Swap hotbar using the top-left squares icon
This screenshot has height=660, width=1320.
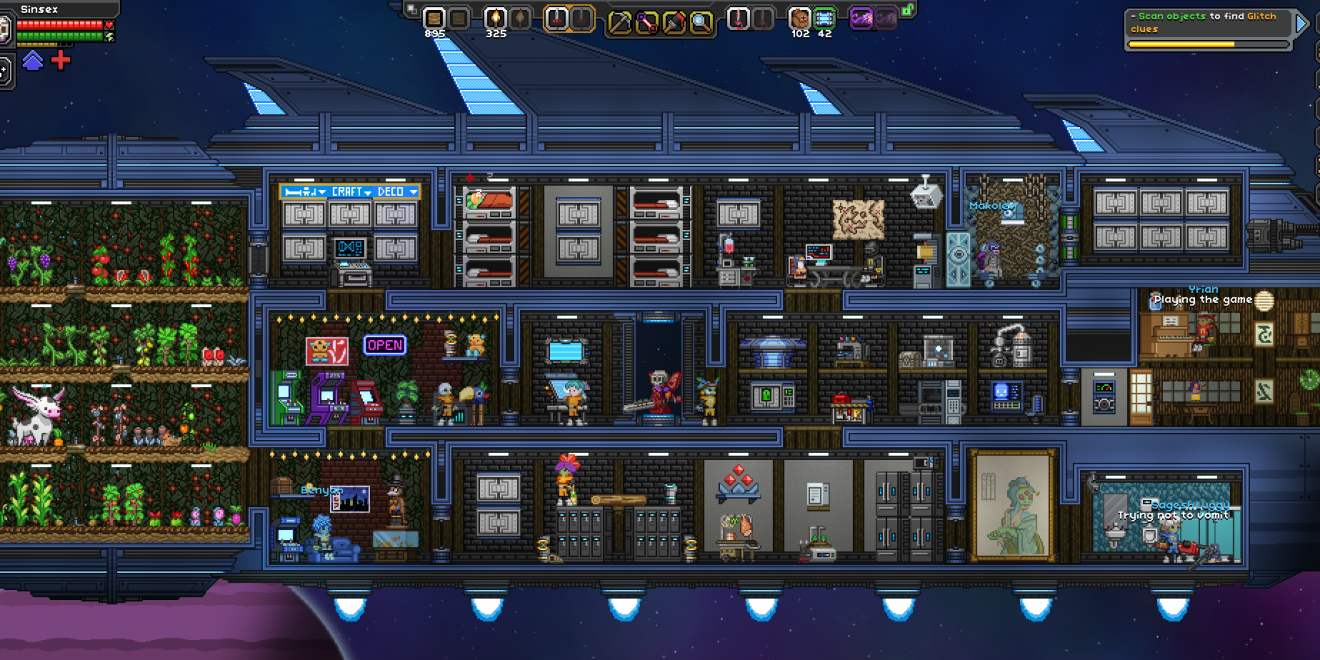tap(411, 9)
